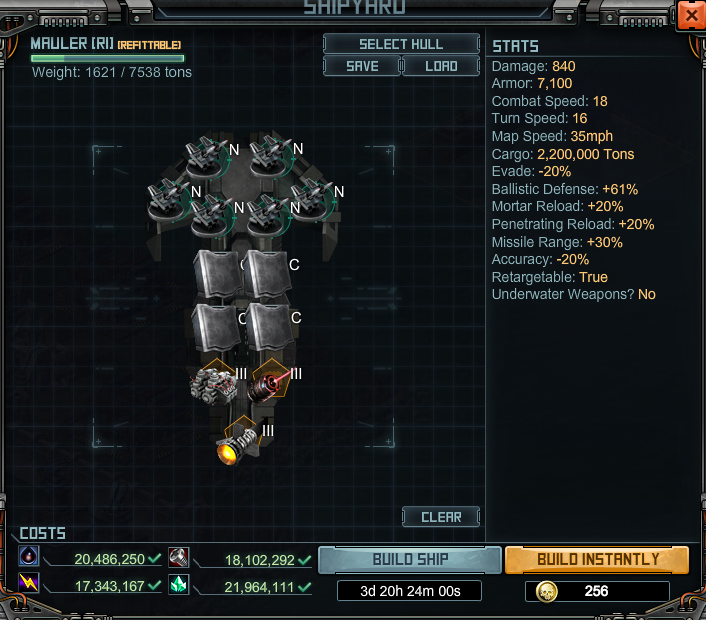Close the Shipyard window

tap(690, 16)
